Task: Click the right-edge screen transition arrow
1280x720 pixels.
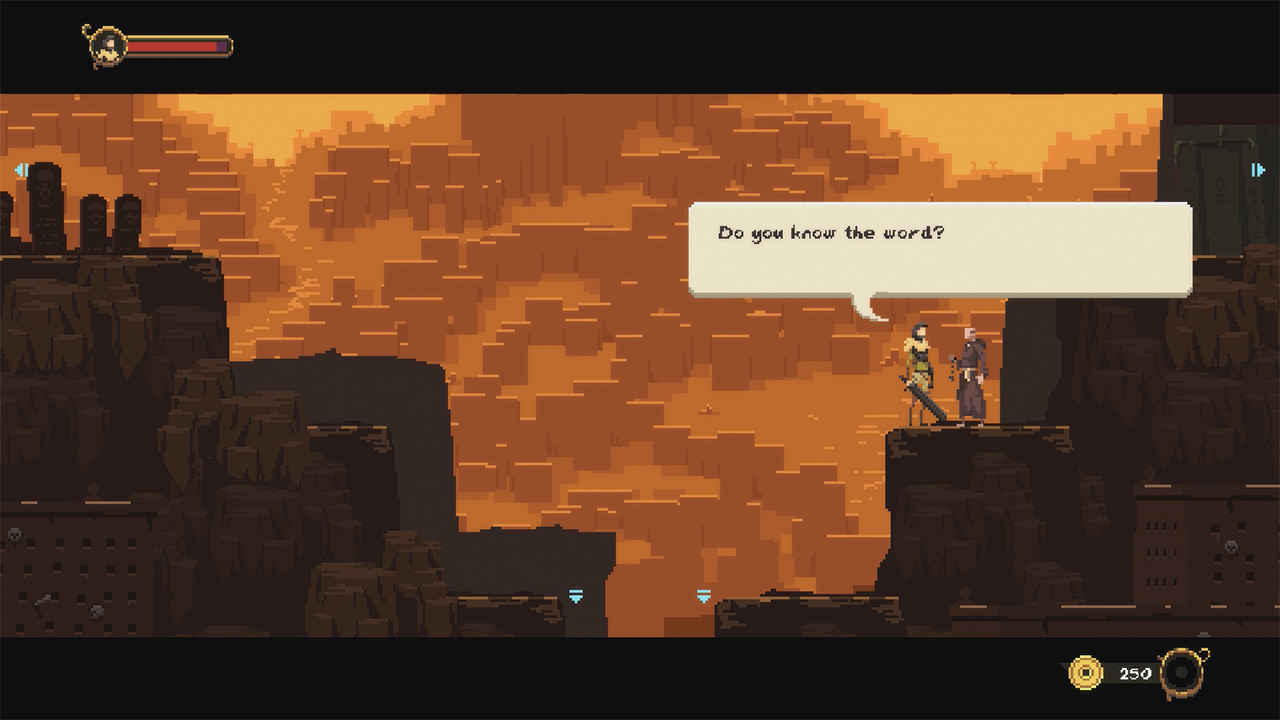Action: coord(1259,170)
